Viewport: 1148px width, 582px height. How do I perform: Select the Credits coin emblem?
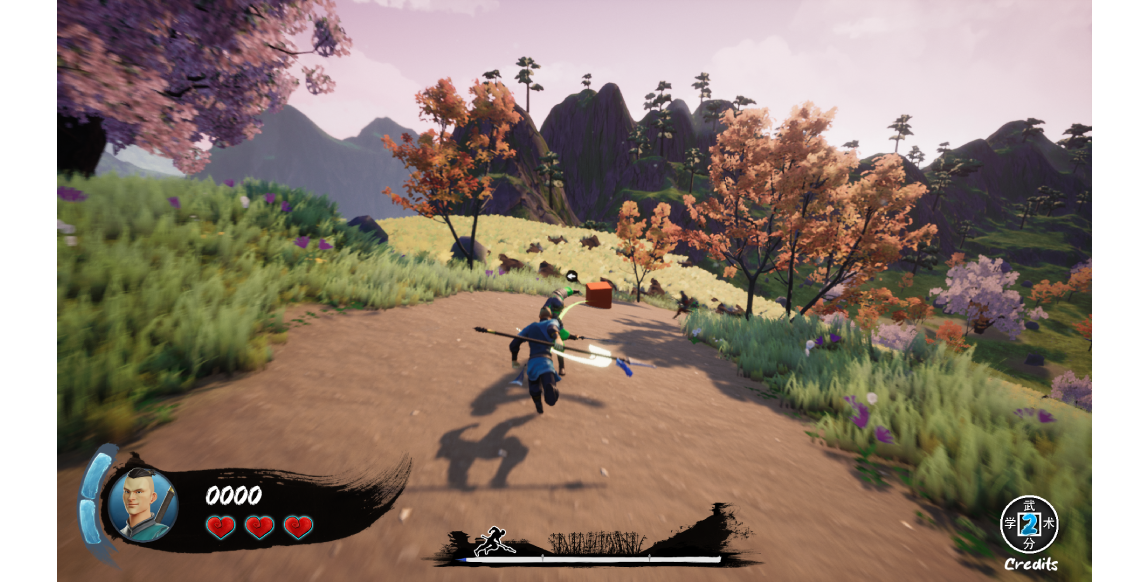pos(1029,524)
